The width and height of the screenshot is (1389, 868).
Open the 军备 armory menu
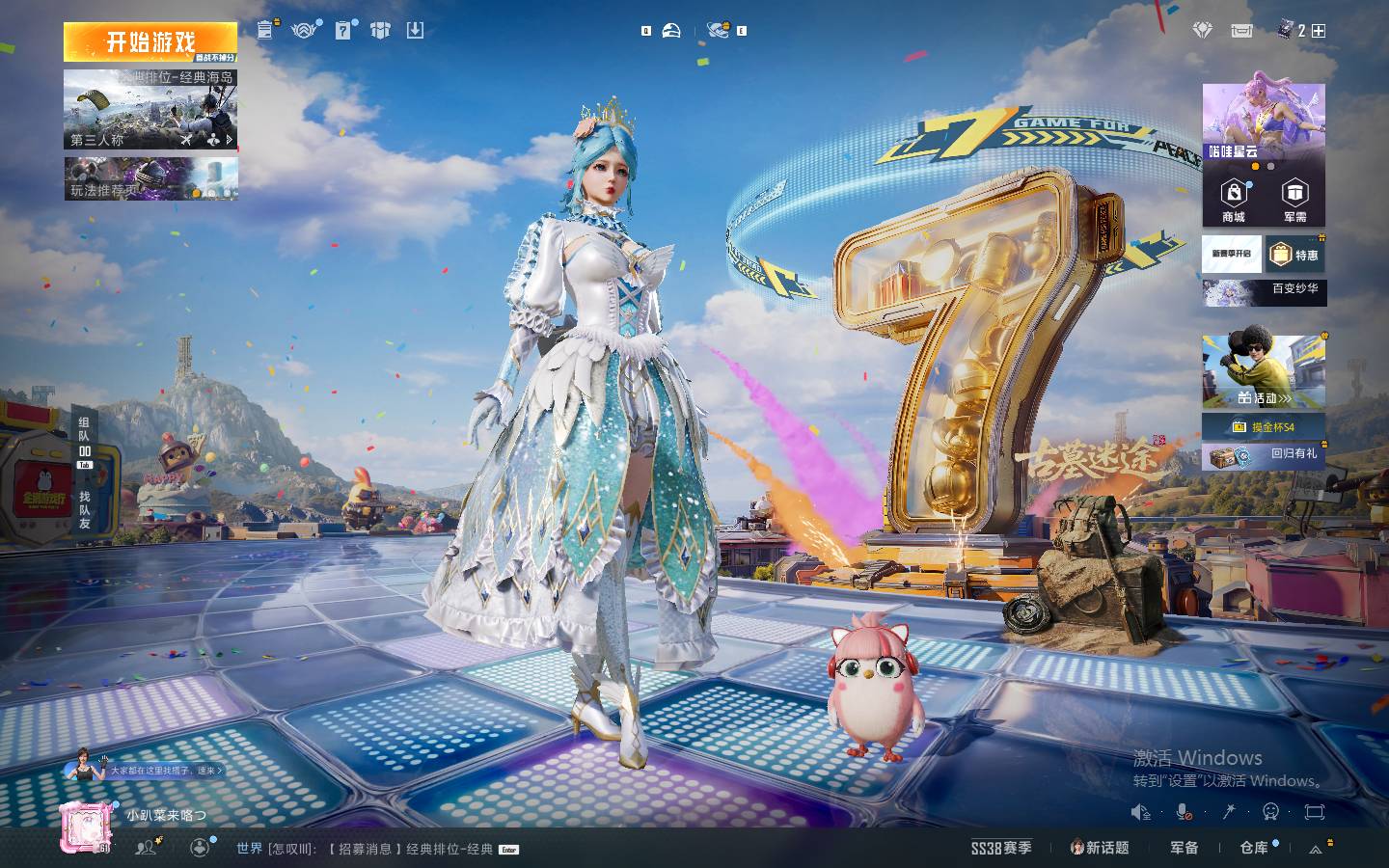[1184, 848]
